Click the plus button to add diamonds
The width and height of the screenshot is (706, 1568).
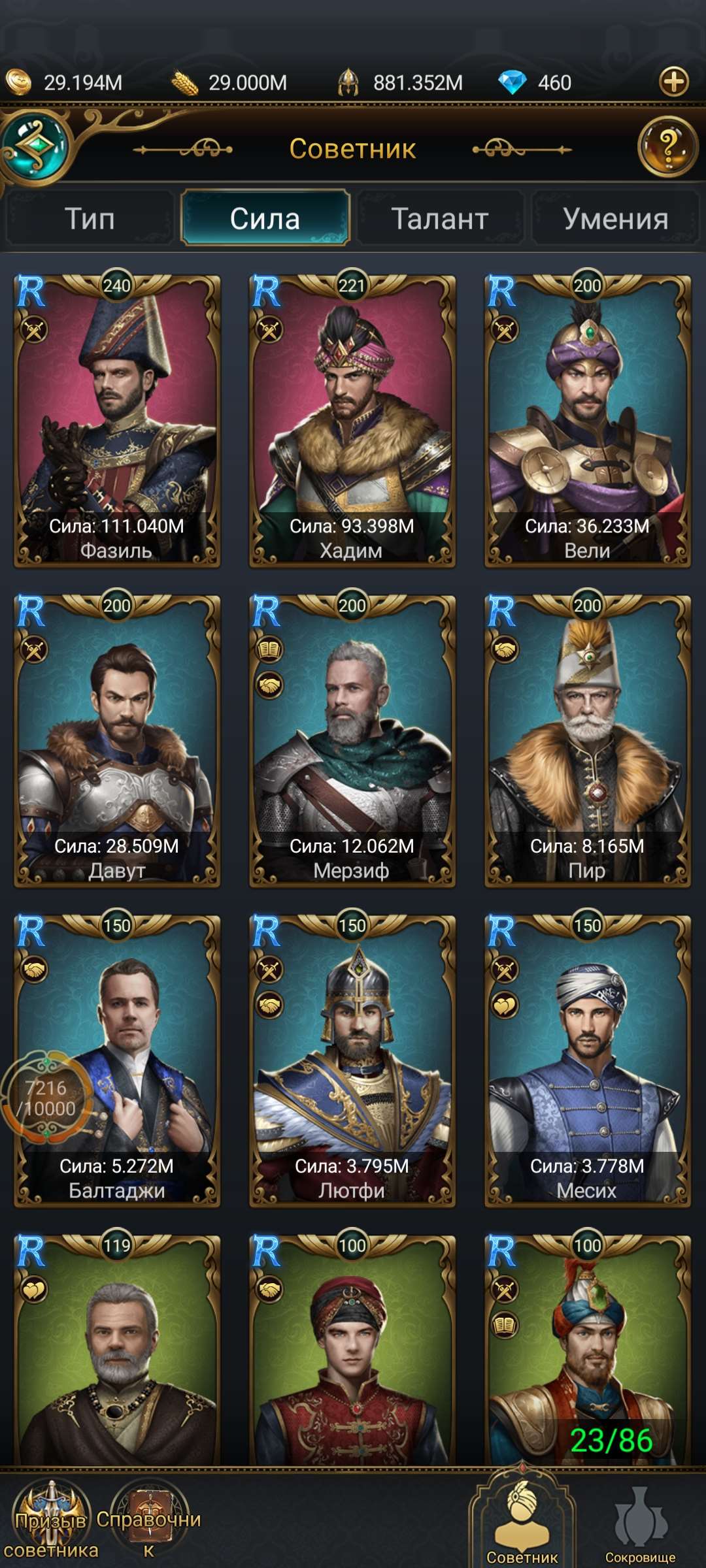(x=674, y=82)
